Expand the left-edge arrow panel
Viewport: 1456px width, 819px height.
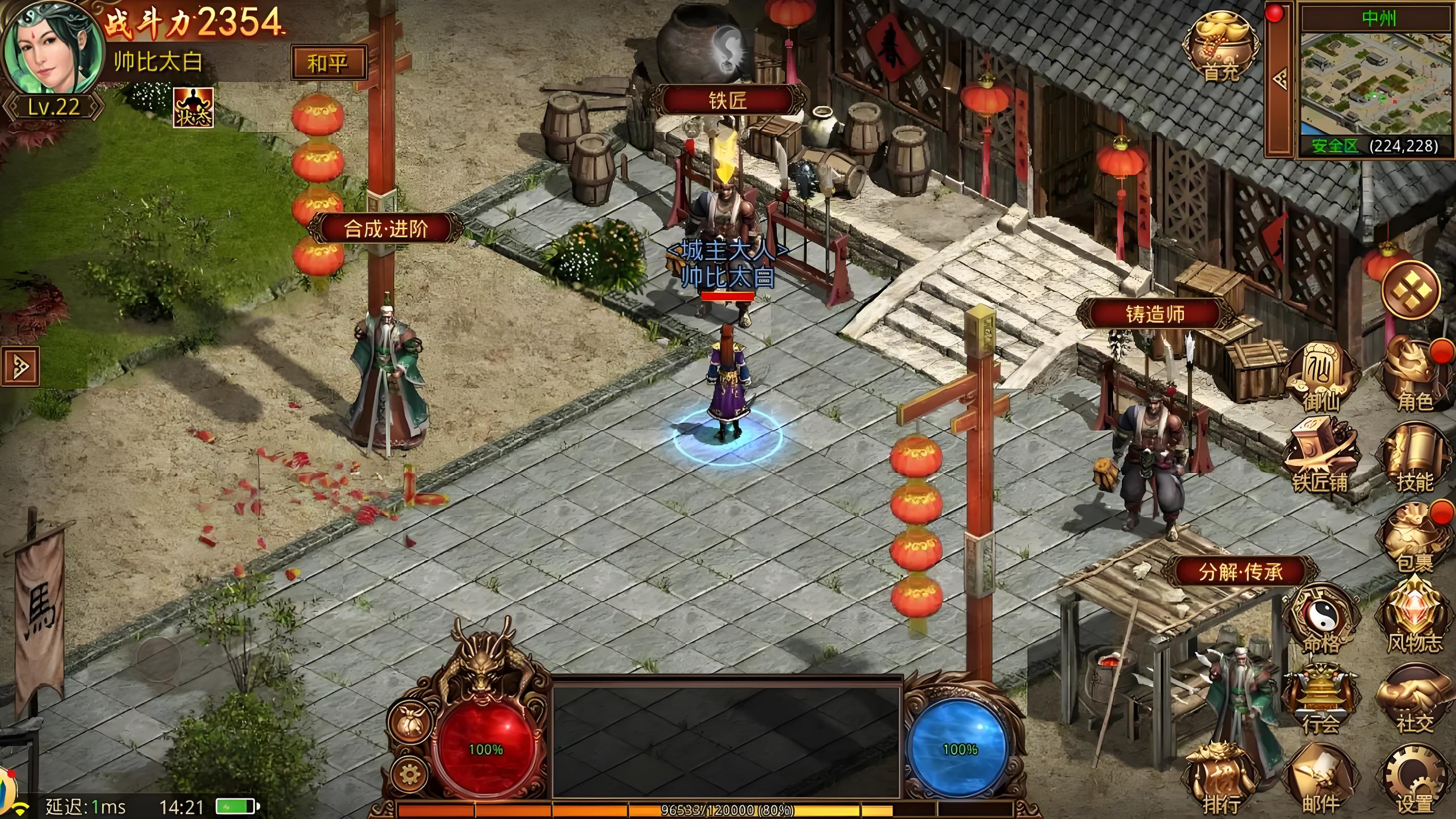(20, 367)
